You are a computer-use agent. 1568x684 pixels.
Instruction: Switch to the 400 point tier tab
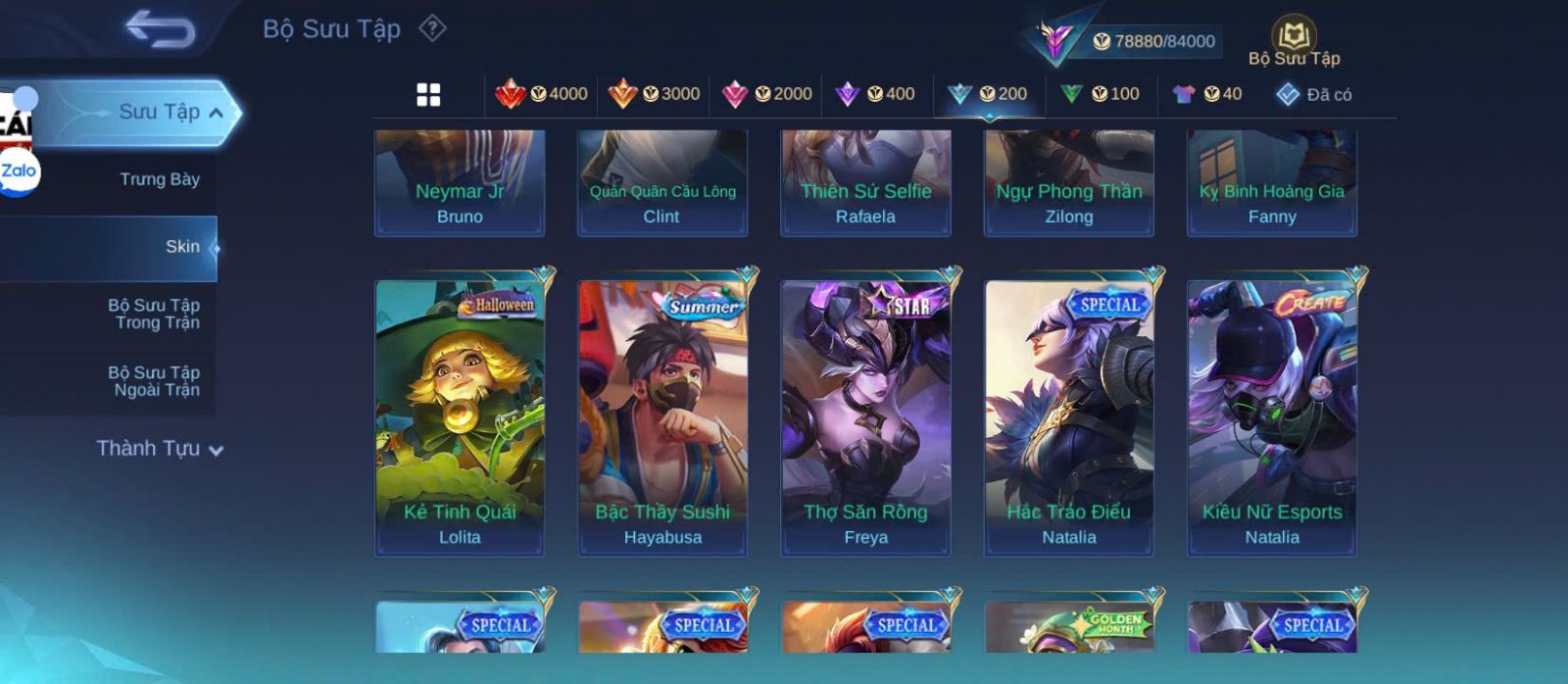click(x=874, y=94)
